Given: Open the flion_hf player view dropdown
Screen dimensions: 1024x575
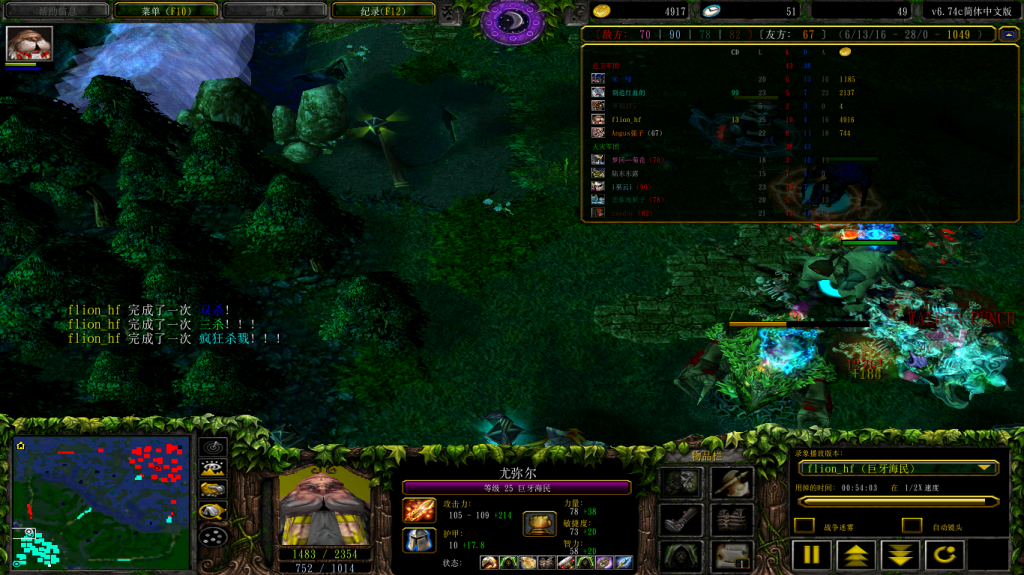Looking at the screenshot, I should coord(897,468).
